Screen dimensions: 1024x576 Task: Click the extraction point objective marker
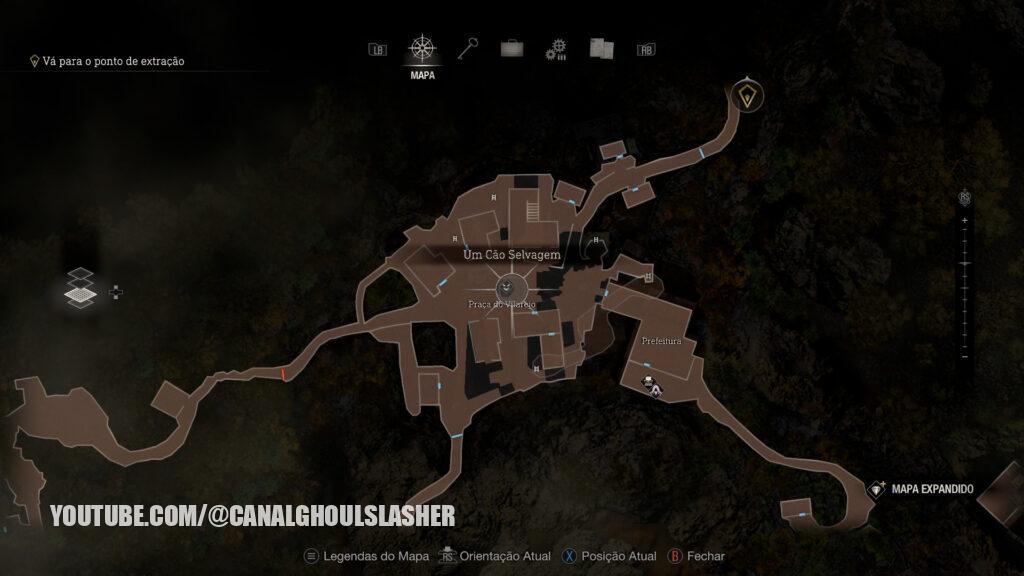(746, 96)
